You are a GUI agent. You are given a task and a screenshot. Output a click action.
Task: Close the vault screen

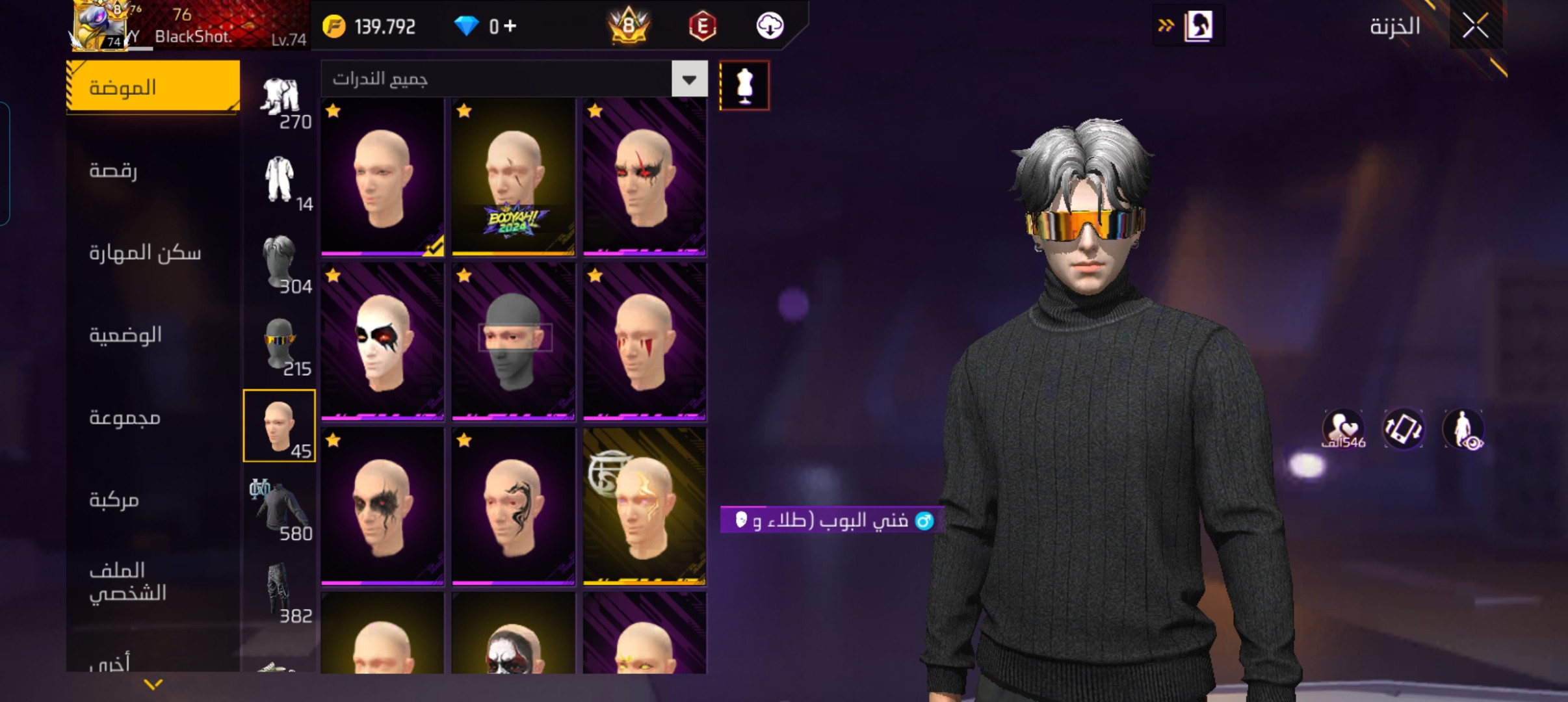[1475, 26]
